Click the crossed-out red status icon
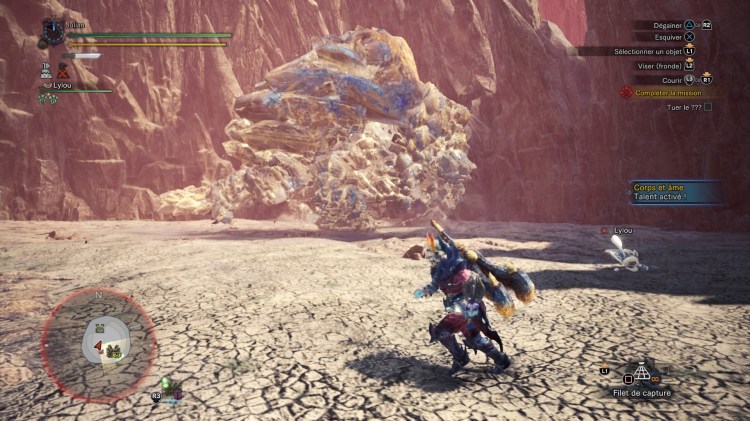Viewport: 750px width, 421px height. coord(63,71)
